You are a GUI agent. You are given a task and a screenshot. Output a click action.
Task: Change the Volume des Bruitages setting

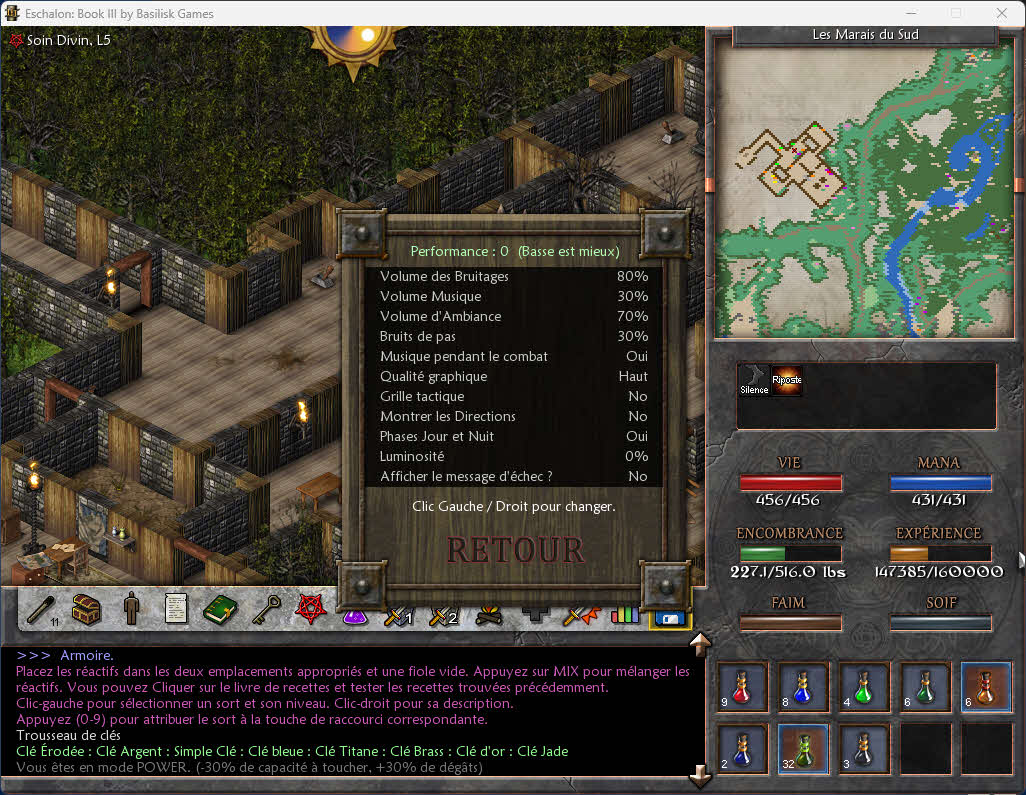(x=514, y=276)
